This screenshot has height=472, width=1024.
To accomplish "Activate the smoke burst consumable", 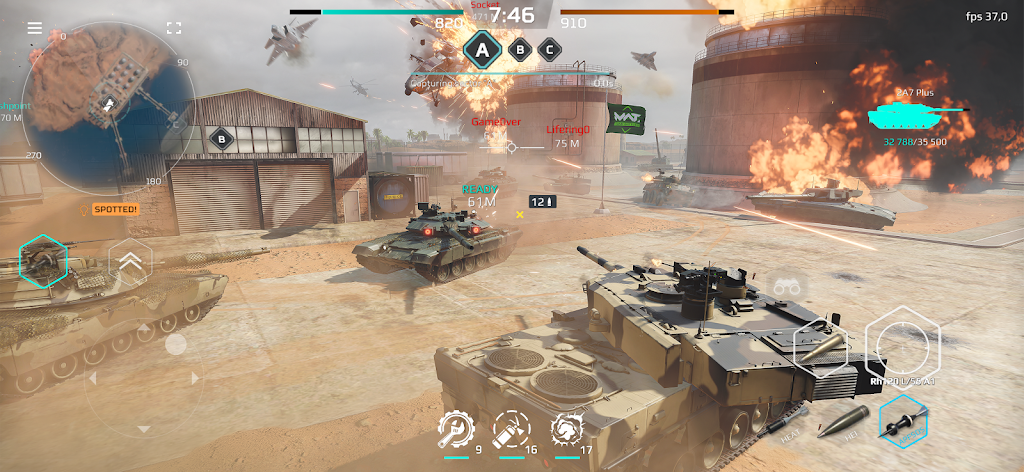I will click(x=567, y=430).
